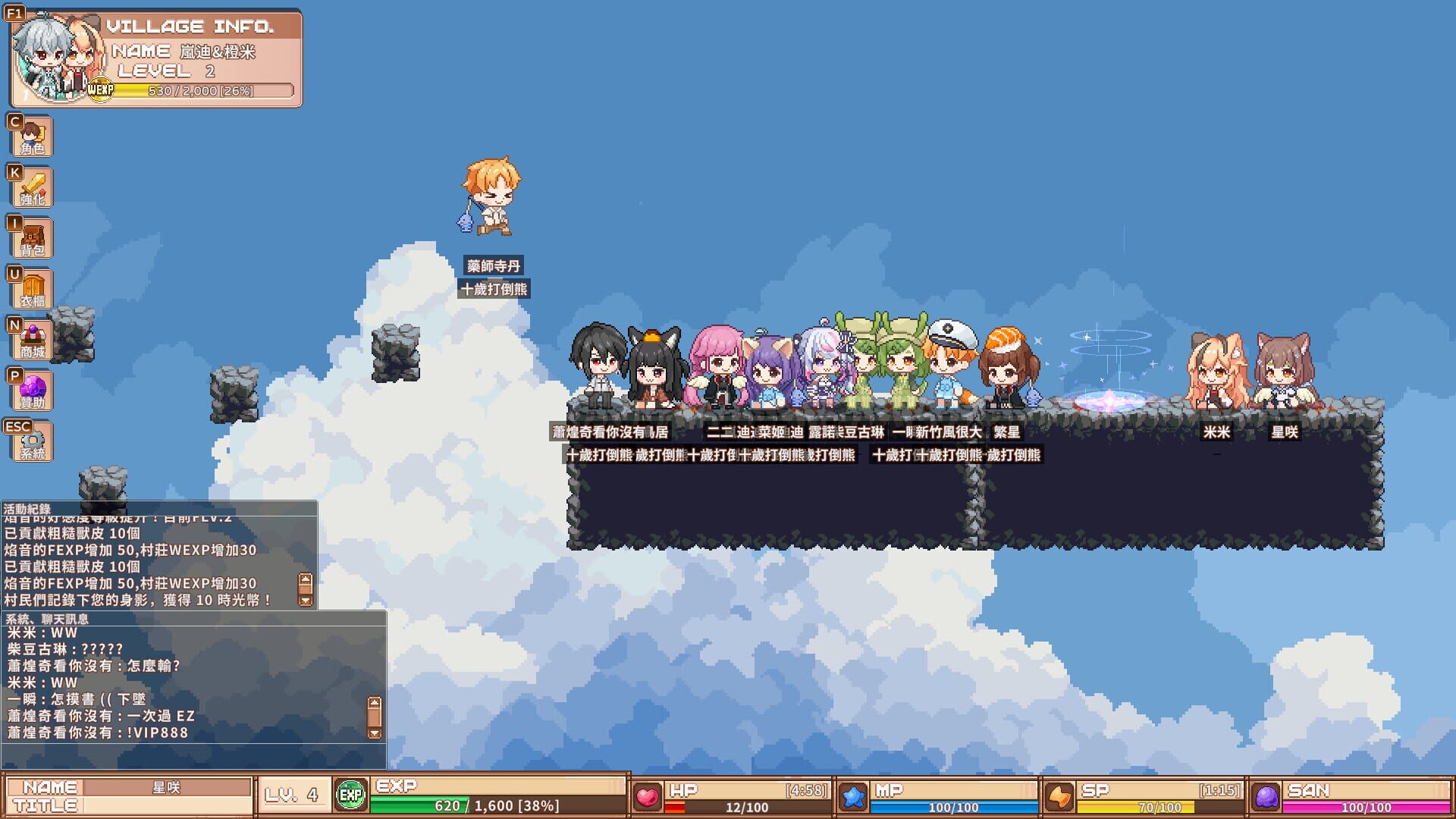Viewport: 1456px width, 819px height.
Task: Open the 衣櫃 wardrobe
Action: pos(32,290)
